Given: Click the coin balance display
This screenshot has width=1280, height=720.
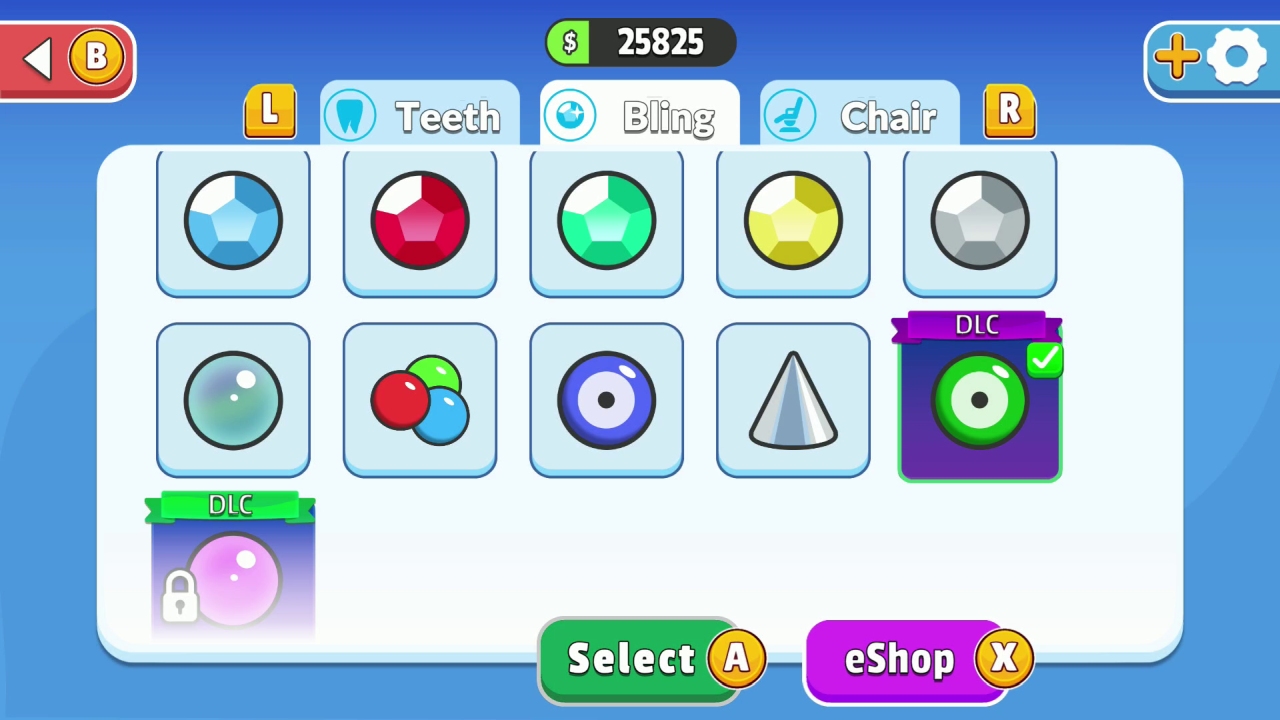Looking at the screenshot, I should pyautogui.click(x=640, y=42).
